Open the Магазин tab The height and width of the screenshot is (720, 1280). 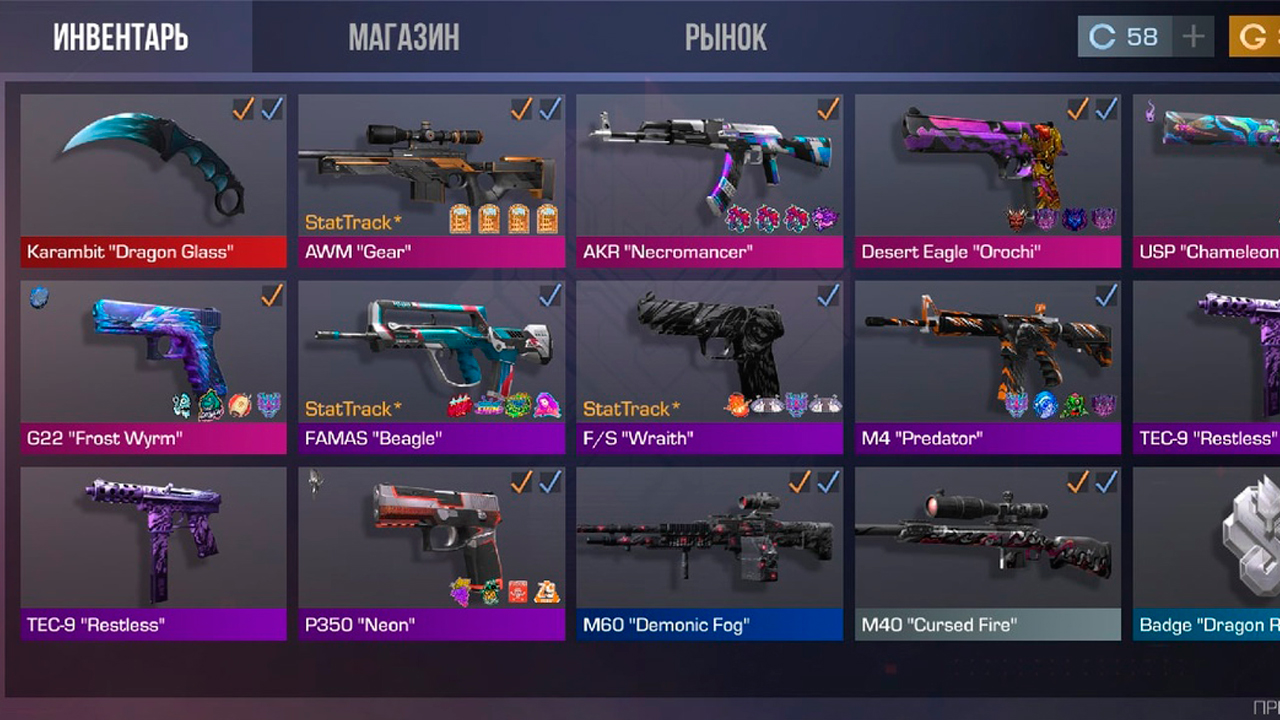404,37
